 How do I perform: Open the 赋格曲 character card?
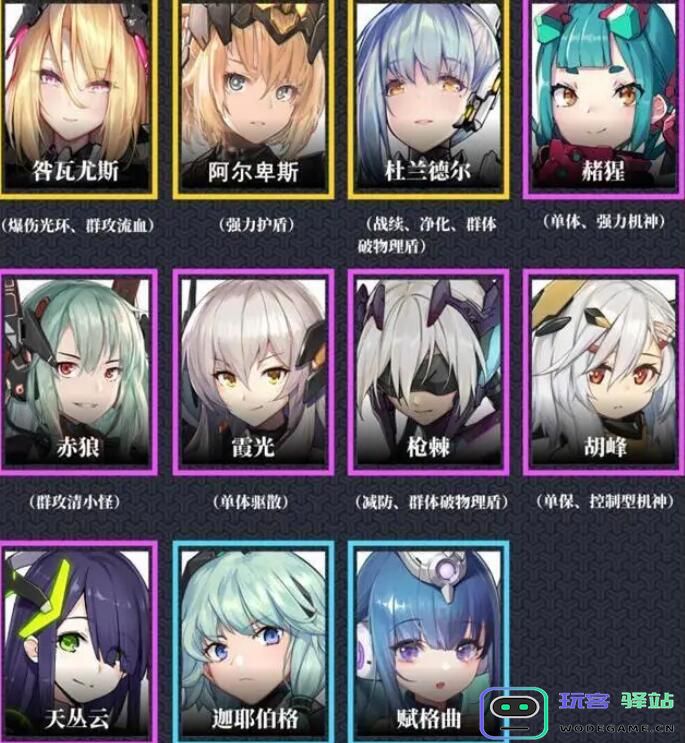431,643
